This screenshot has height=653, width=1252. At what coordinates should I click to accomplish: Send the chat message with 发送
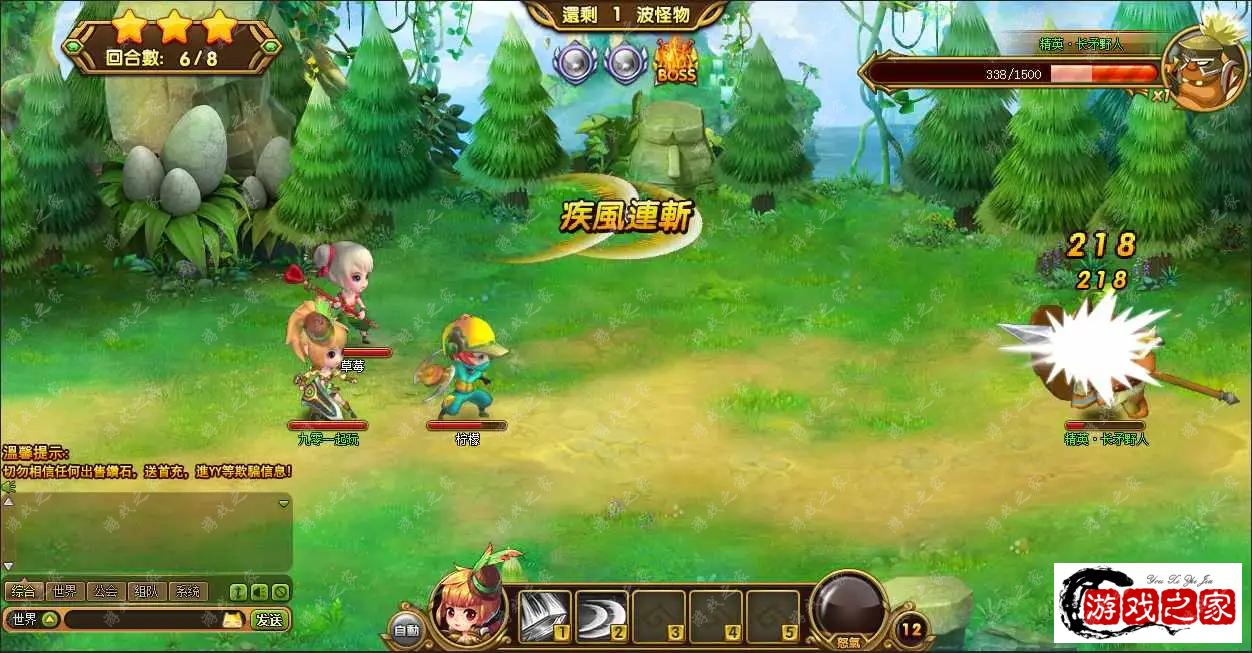pos(269,620)
